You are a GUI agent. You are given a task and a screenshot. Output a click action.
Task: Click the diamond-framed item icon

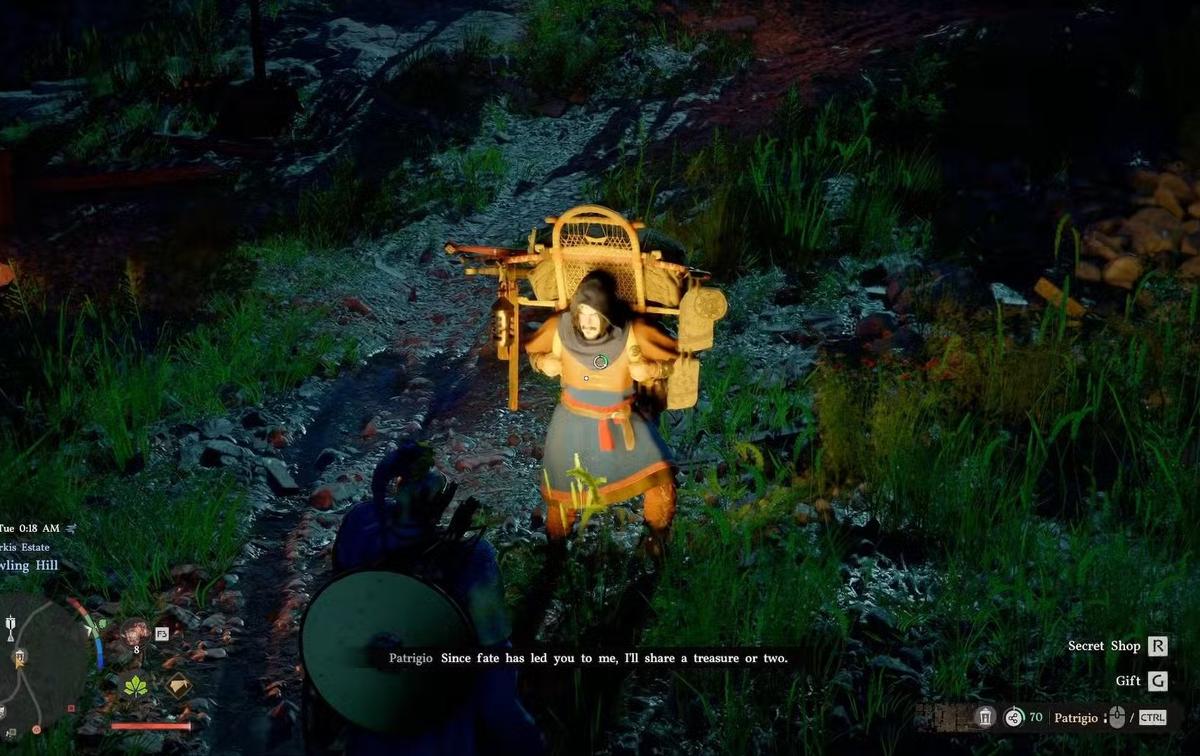click(179, 685)
